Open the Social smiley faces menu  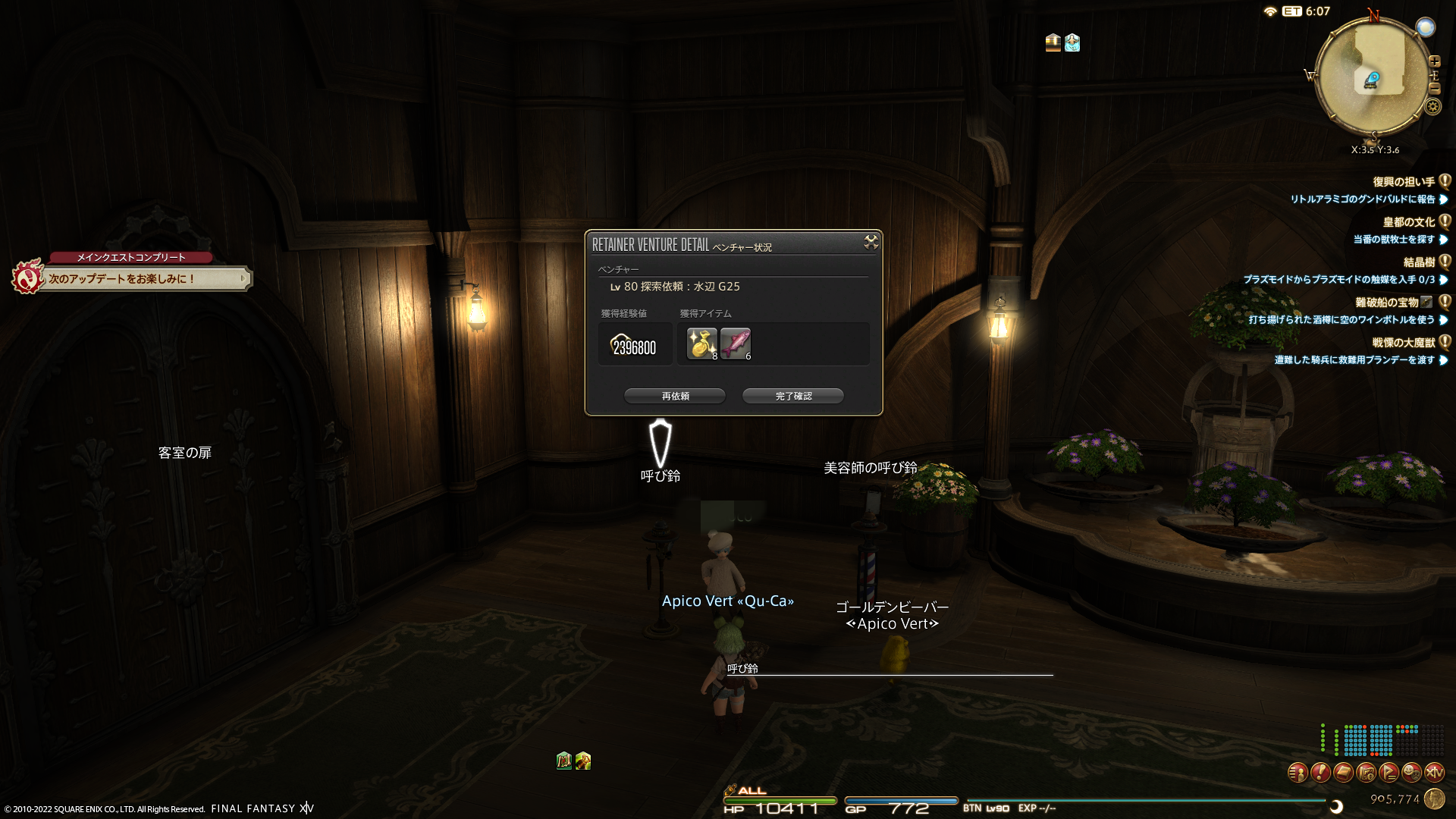tap(1411, 773)
